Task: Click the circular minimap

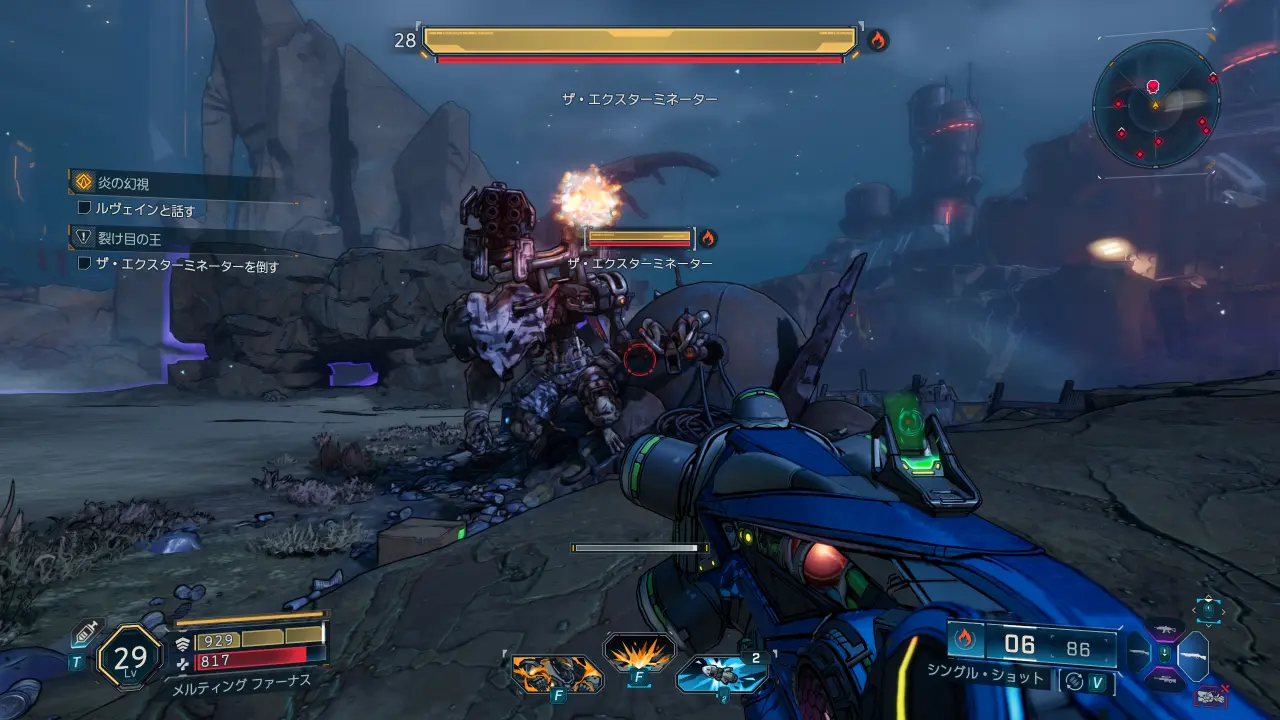Action: (x=1156, y=103)
